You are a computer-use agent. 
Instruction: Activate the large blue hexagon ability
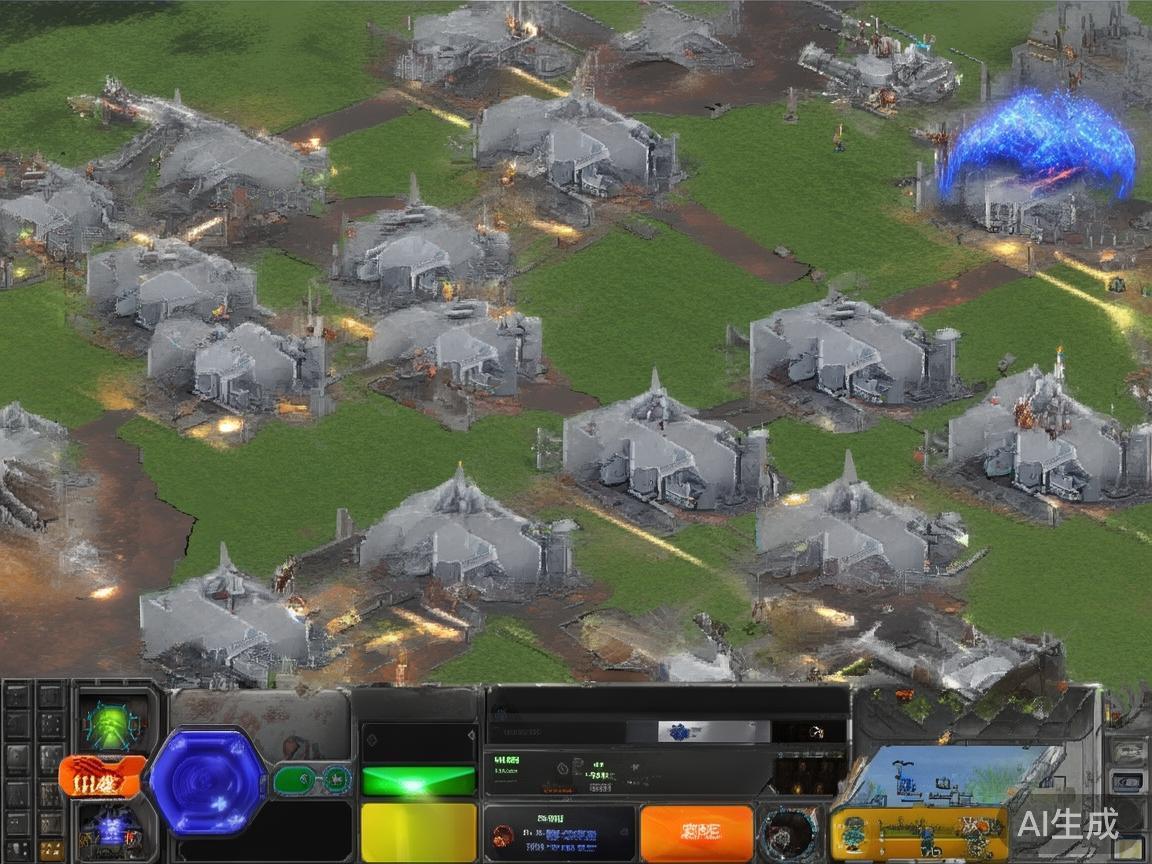click(208, 781)
